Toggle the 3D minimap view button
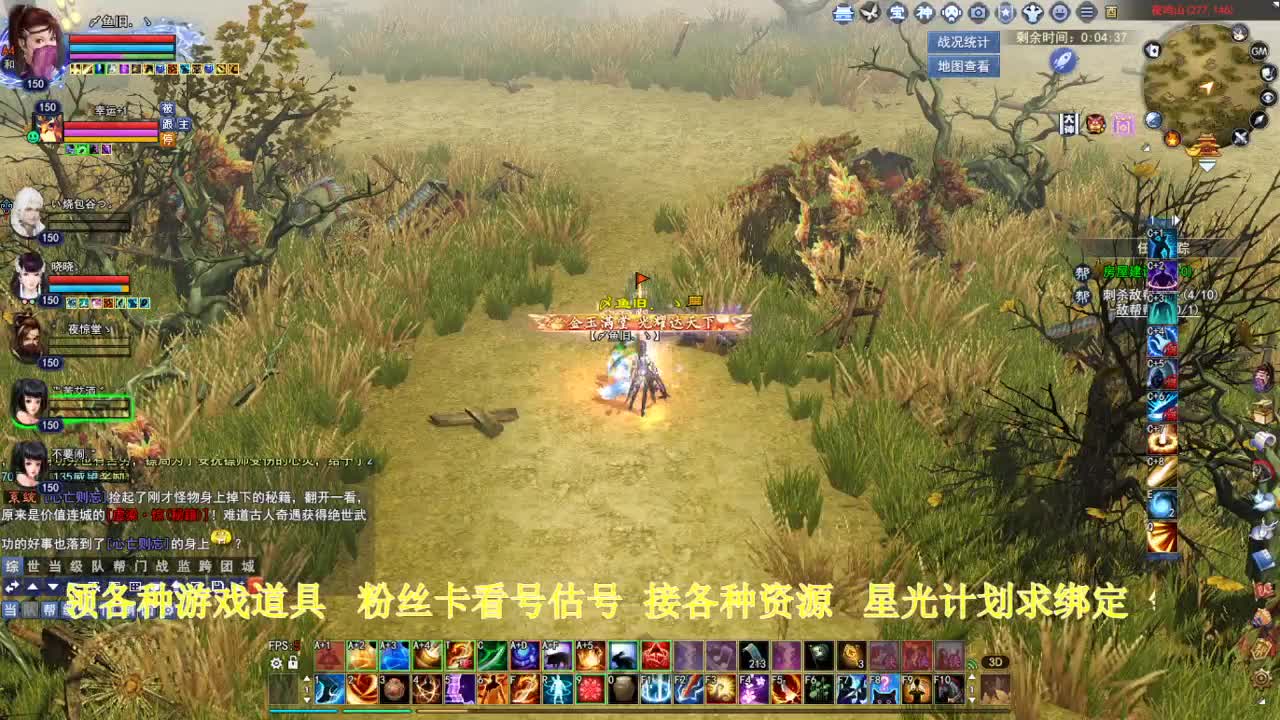1280x720 pixels. point(995,662)
